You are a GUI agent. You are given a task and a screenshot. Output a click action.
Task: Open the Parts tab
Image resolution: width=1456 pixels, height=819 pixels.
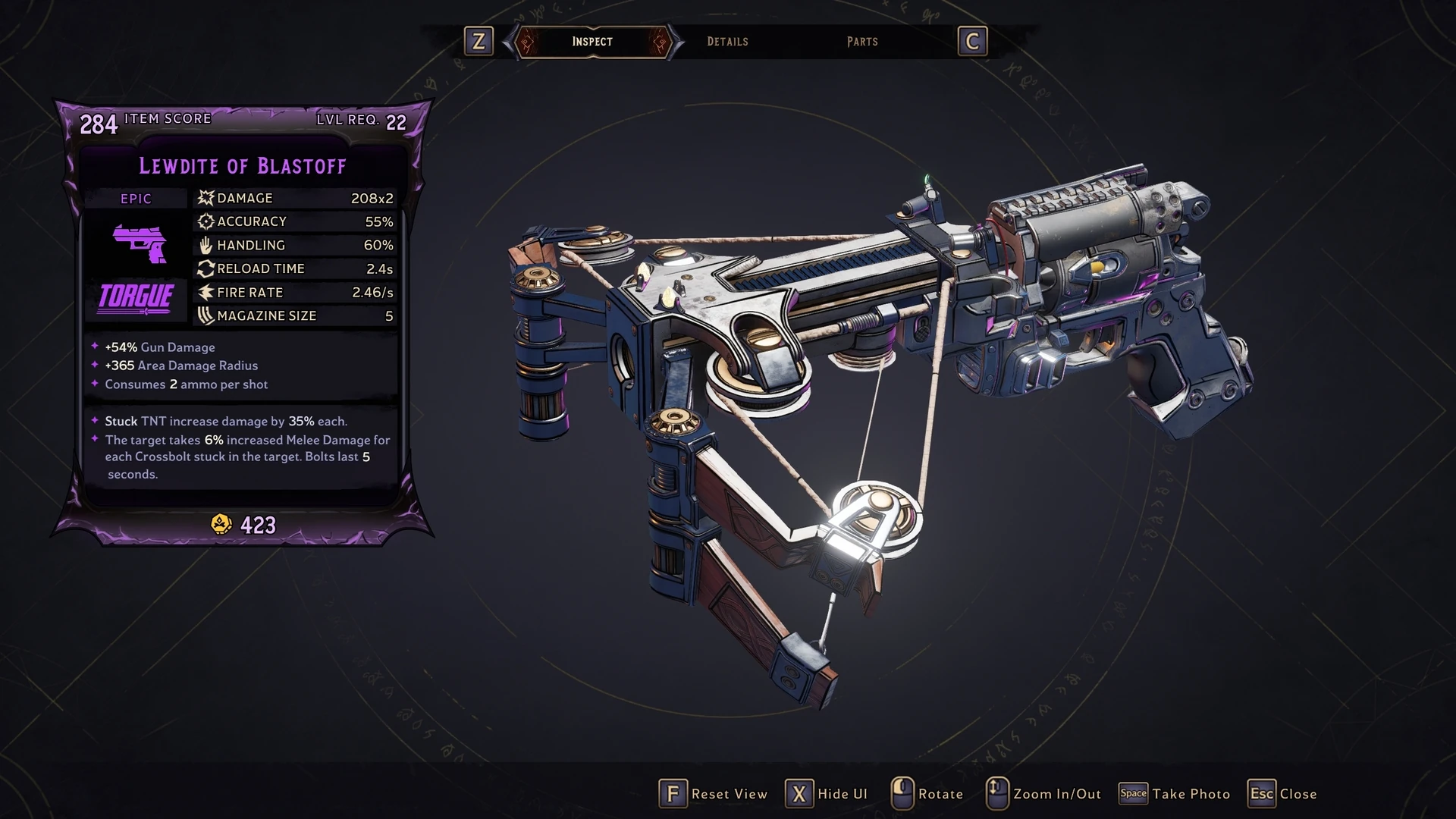point(862,42)
